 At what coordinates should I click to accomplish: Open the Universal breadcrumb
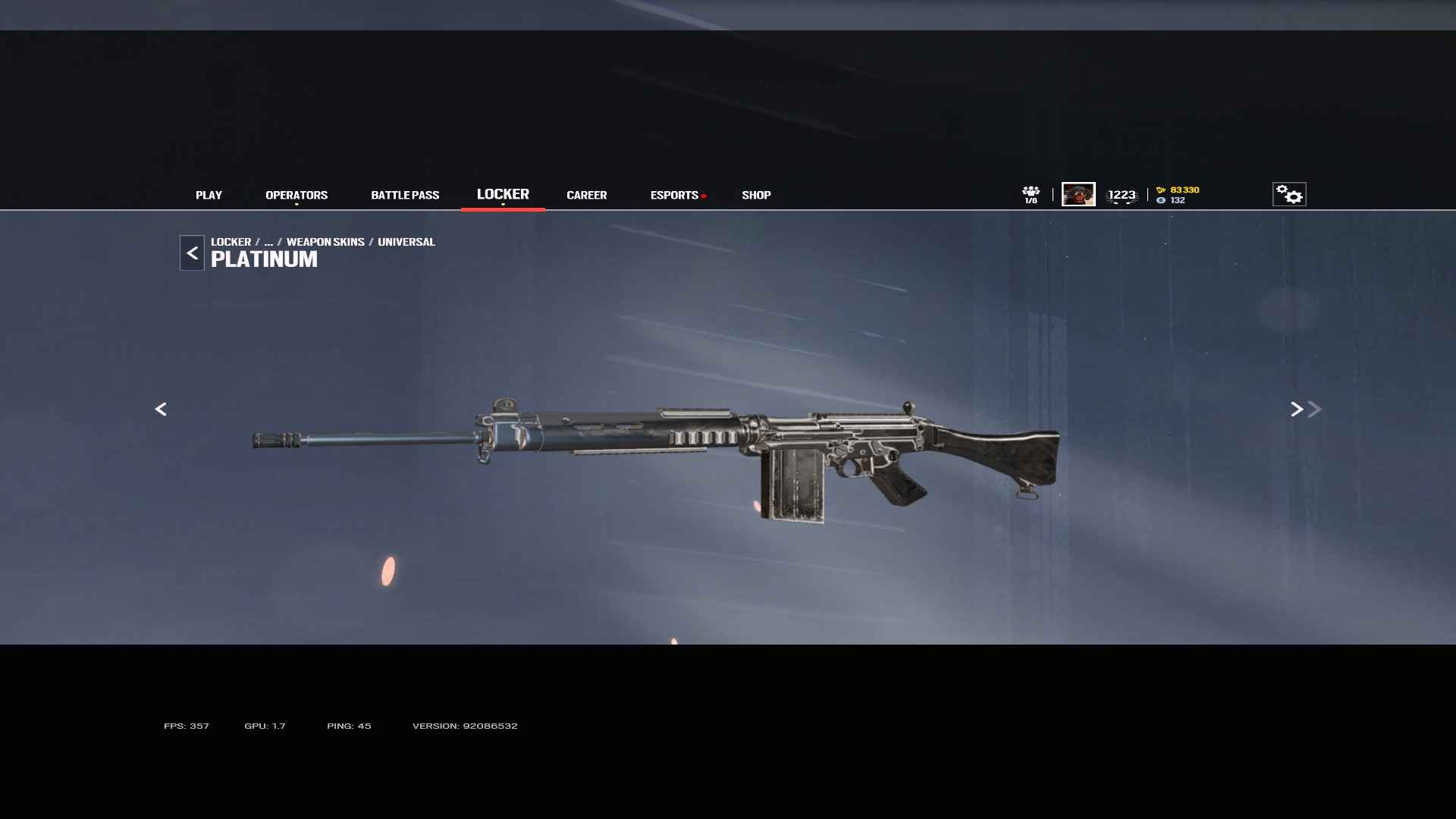click(x=406, y=242)
